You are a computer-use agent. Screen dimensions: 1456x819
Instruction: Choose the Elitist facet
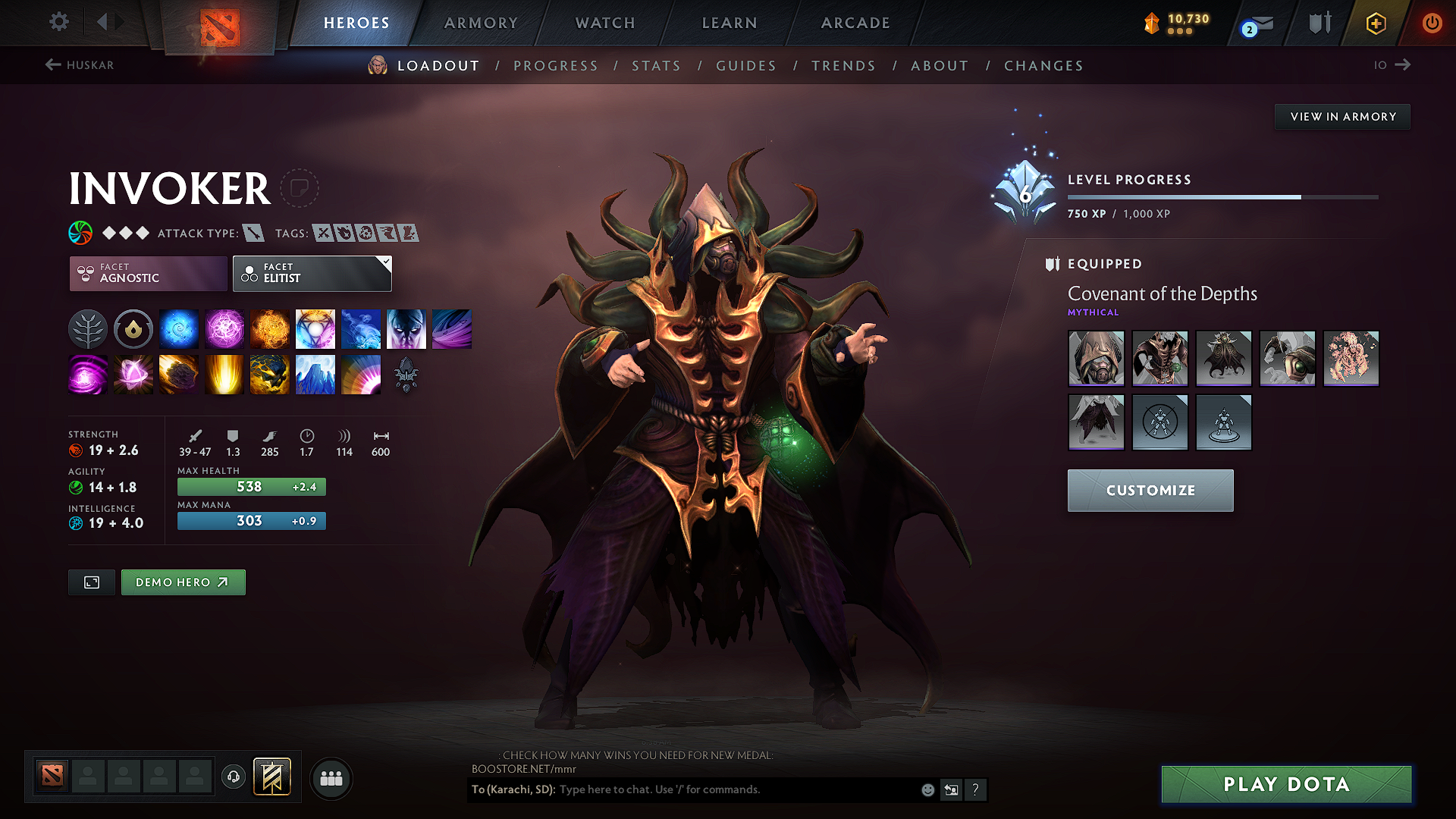(312, 273)
